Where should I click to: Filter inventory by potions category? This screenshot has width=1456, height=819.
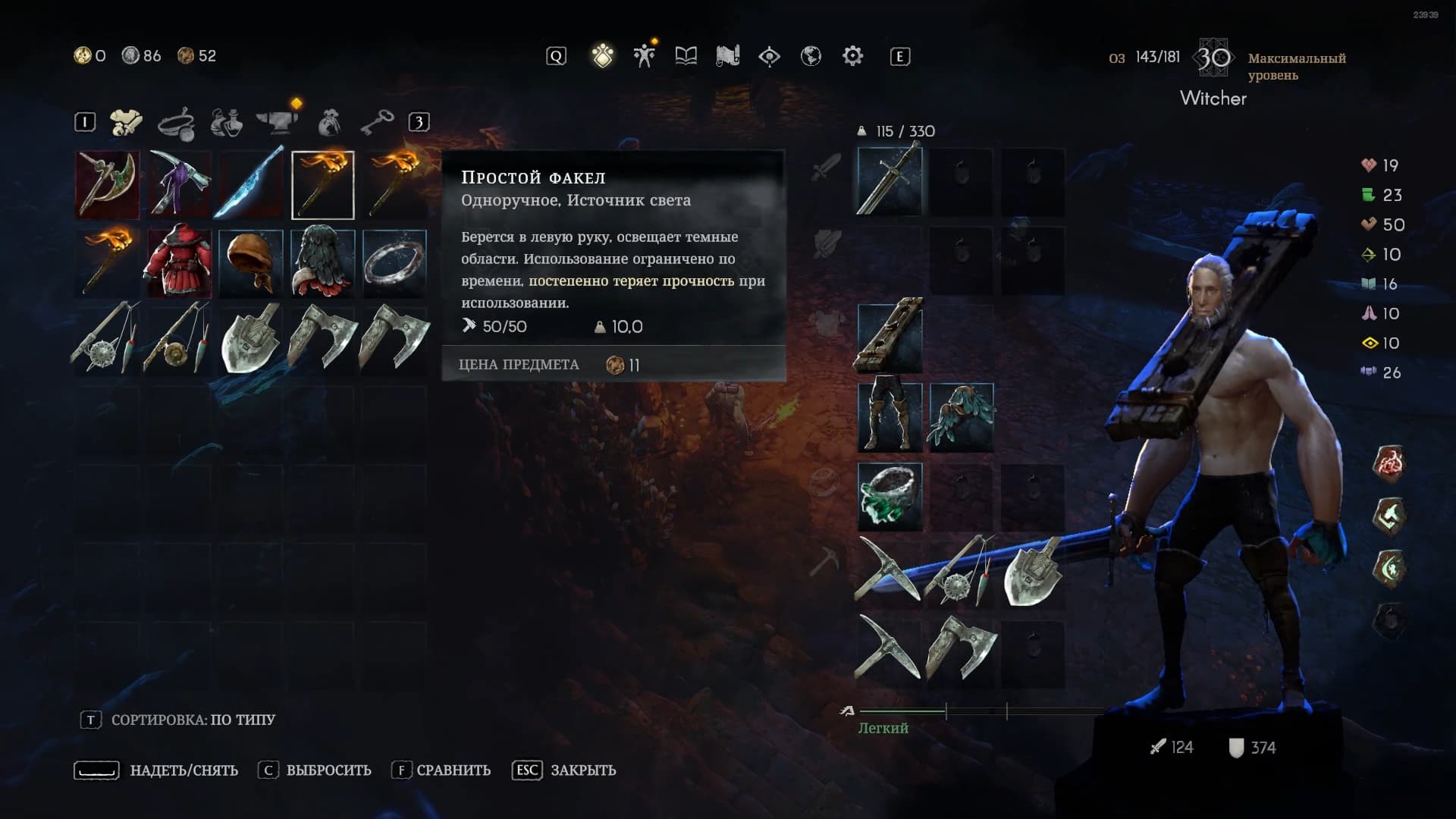[x=226, y=122]
